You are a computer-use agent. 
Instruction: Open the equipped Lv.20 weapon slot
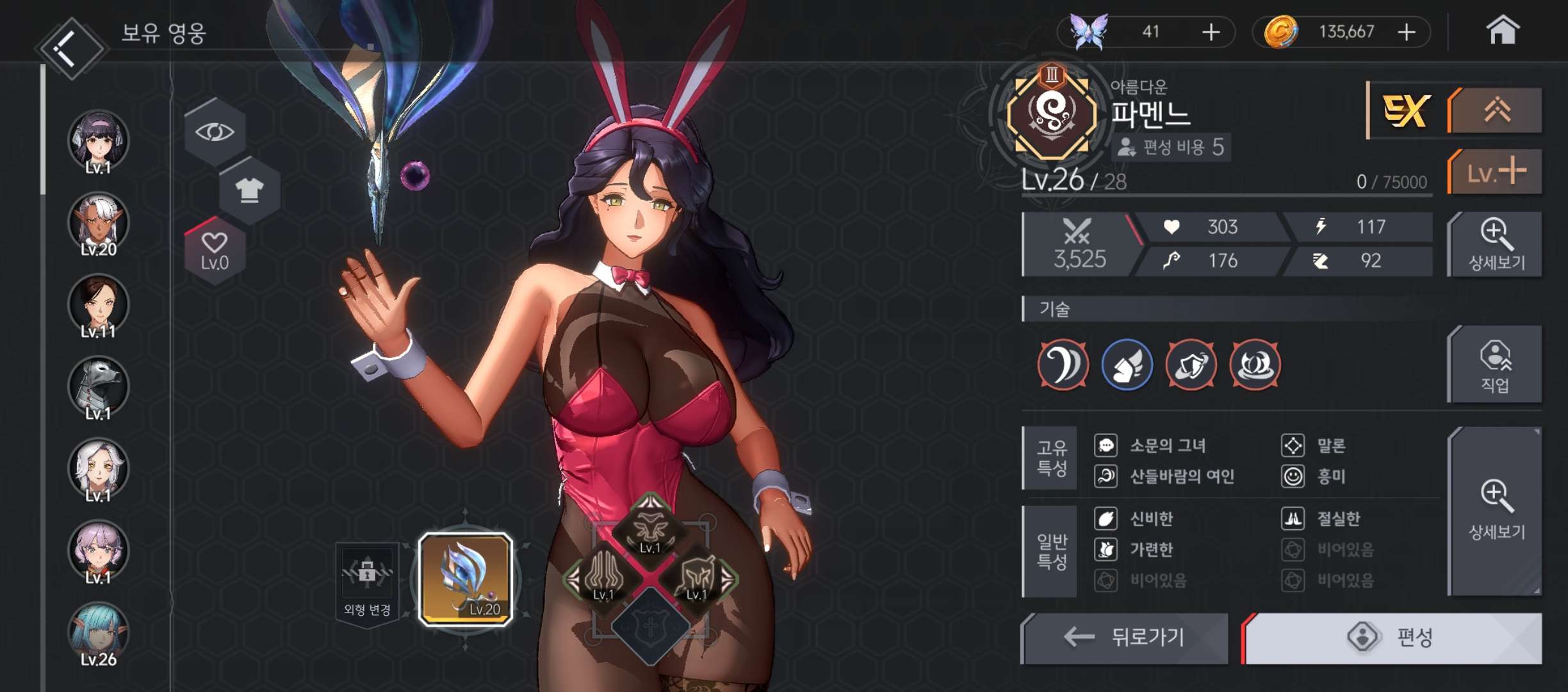click(466, 579)
